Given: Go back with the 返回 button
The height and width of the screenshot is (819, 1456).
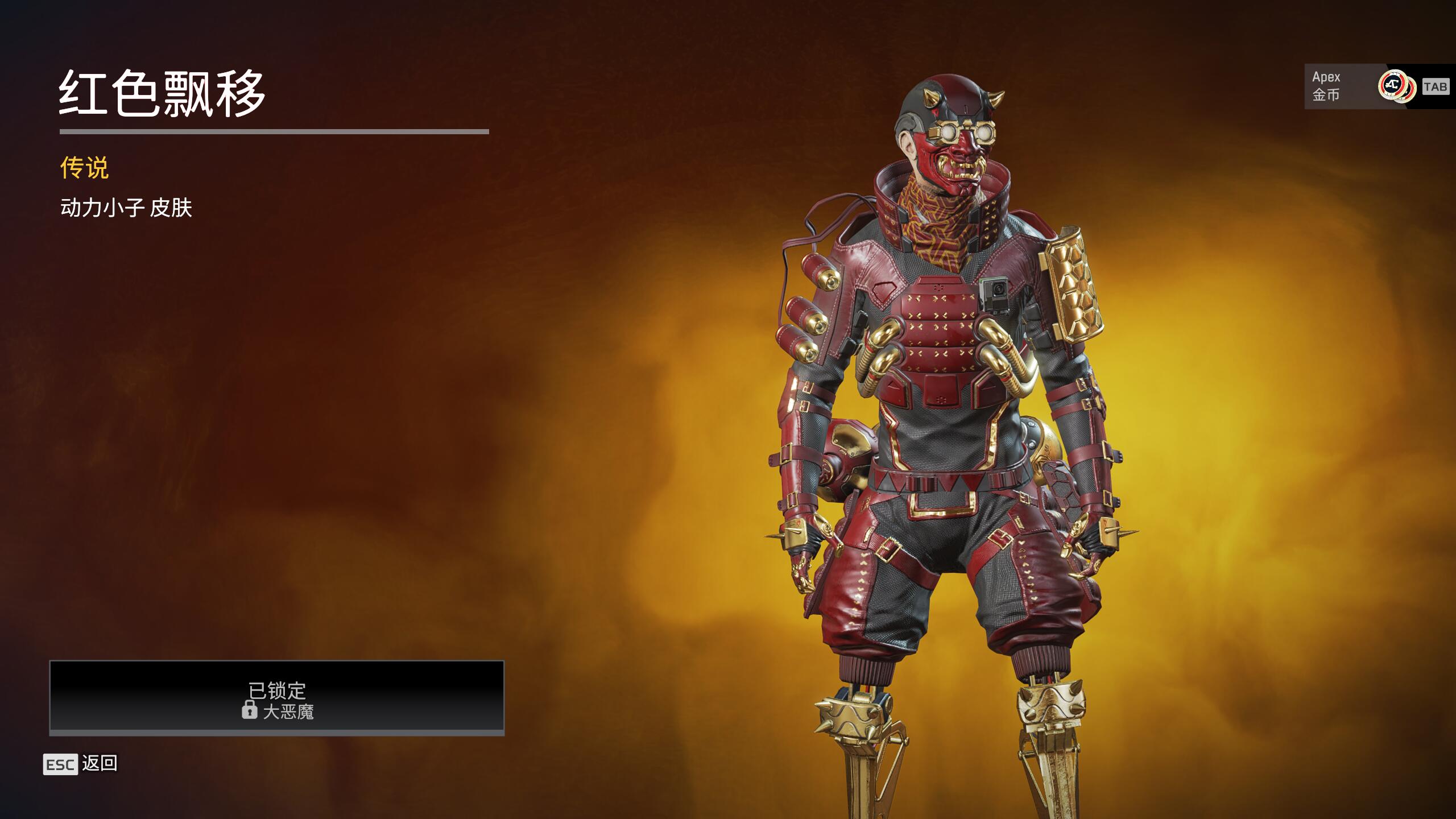Looking at the screenshot, I should pyautogui.click(x=81, y=764).
